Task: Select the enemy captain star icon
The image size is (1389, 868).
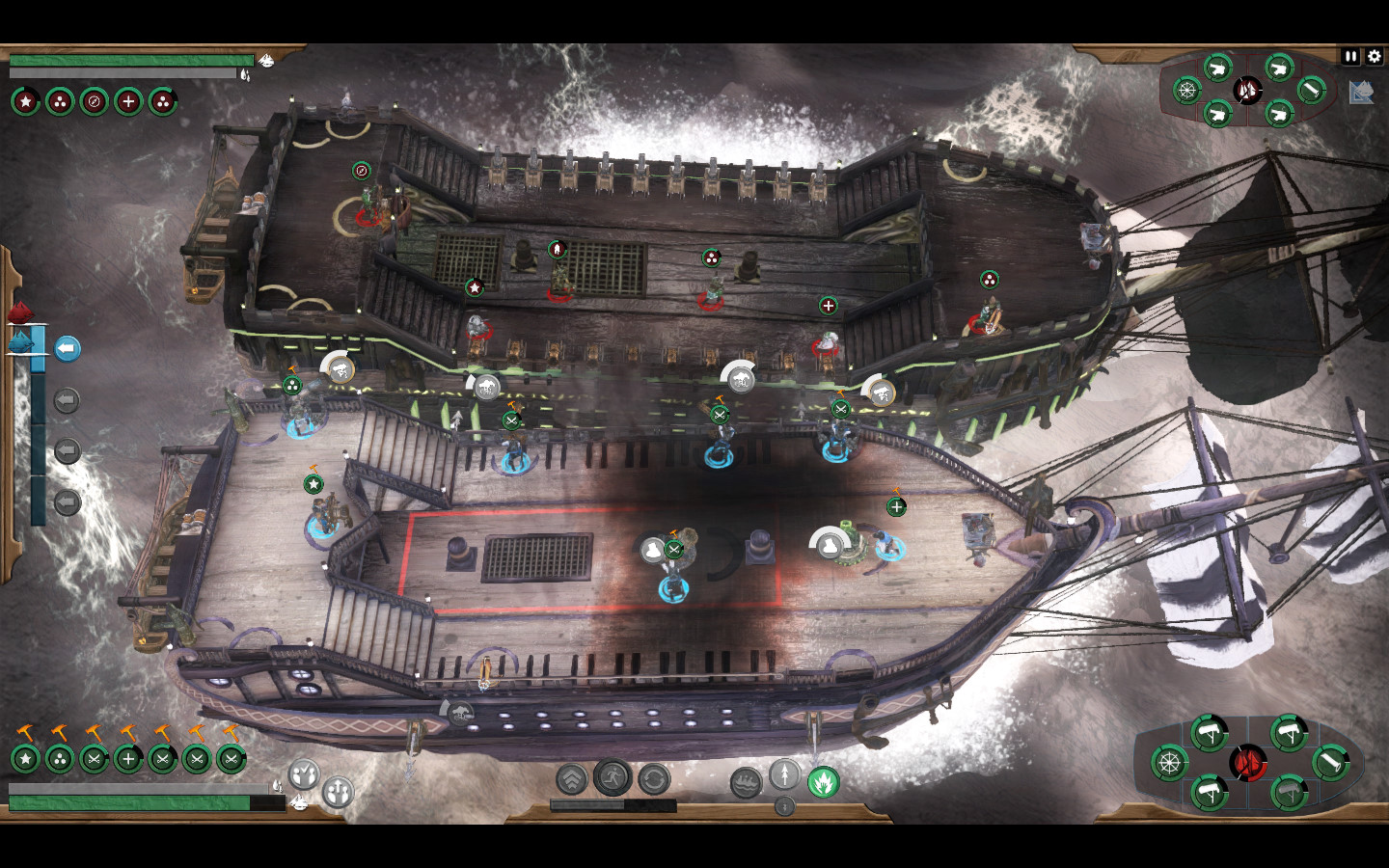Action: tap(26, 101)
